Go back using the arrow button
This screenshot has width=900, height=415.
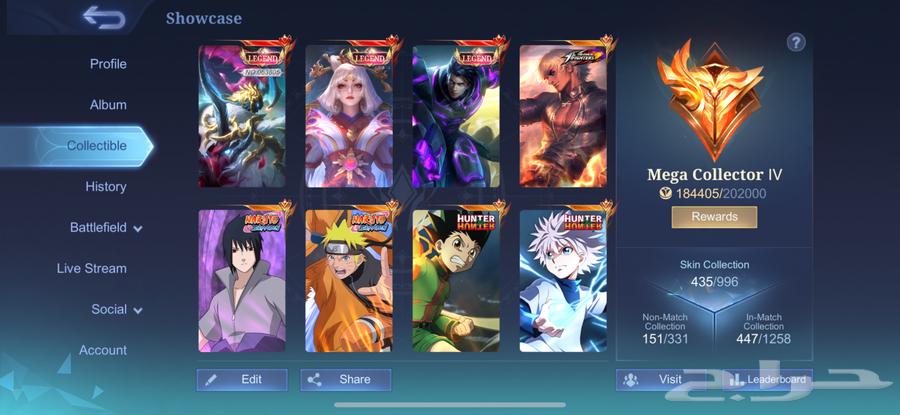(103, 18)
